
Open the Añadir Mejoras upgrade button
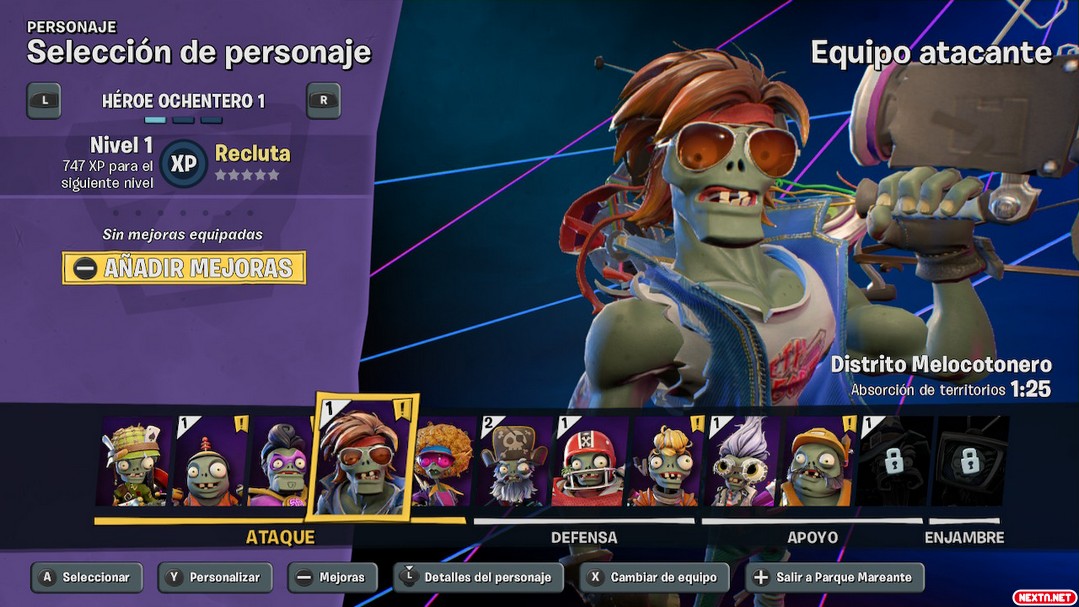click(x=184, y=268)
